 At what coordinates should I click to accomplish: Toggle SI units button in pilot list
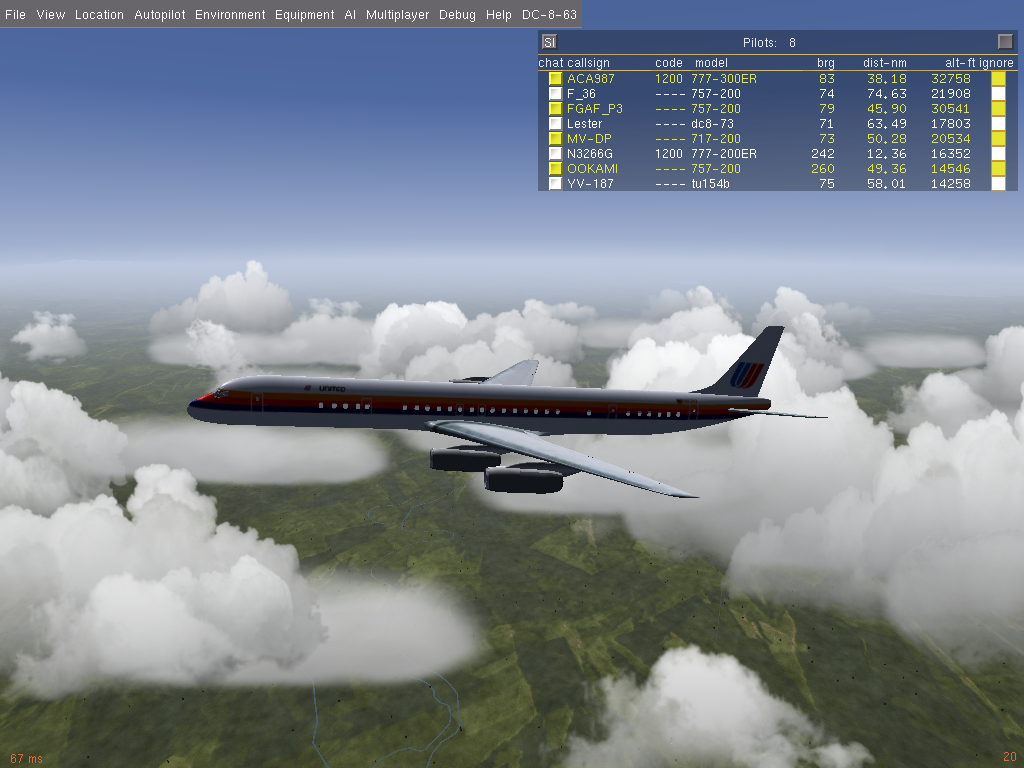(549, 42)
